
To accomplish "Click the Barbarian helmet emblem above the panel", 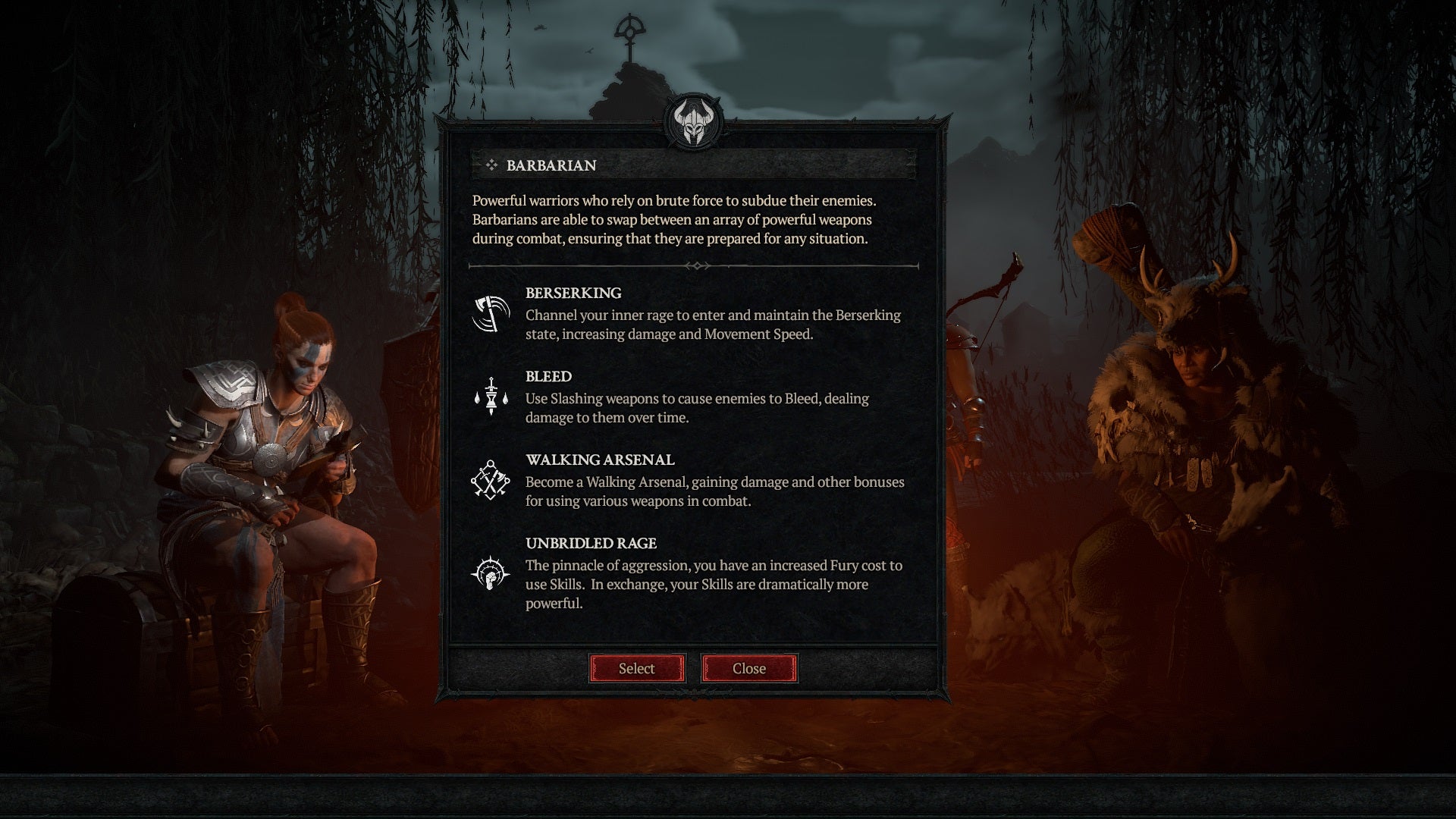I will click(694, 121).
